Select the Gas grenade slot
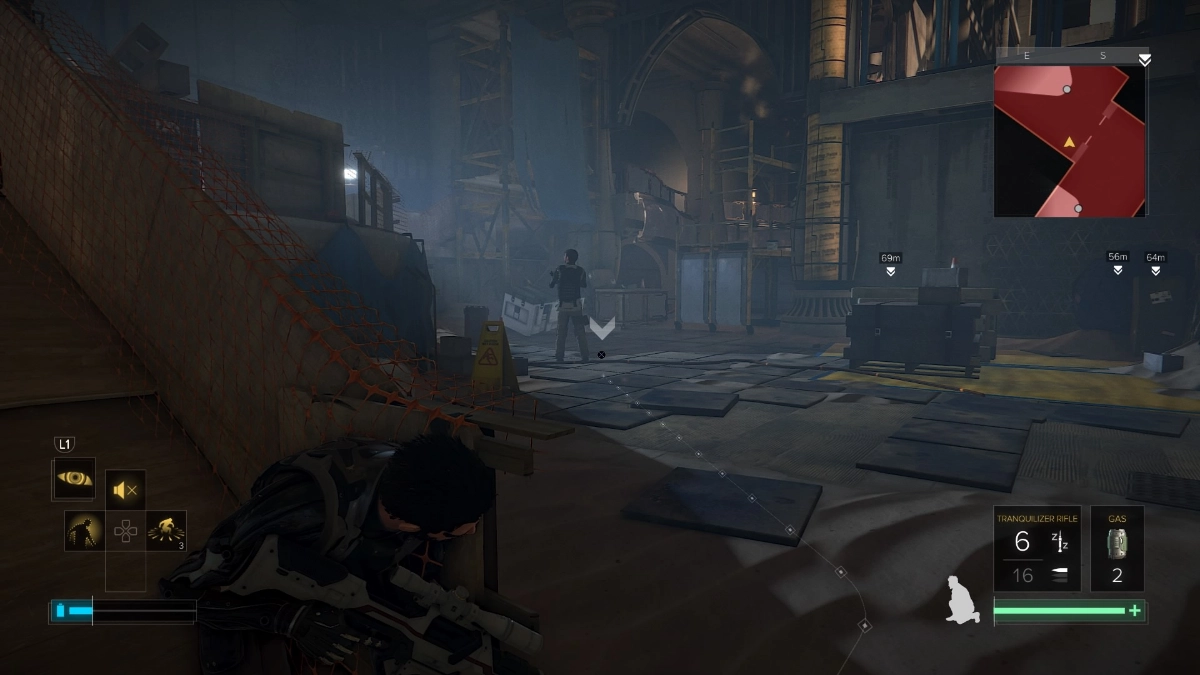This screenshot has height=675, width=1200. click(1117, 548)
